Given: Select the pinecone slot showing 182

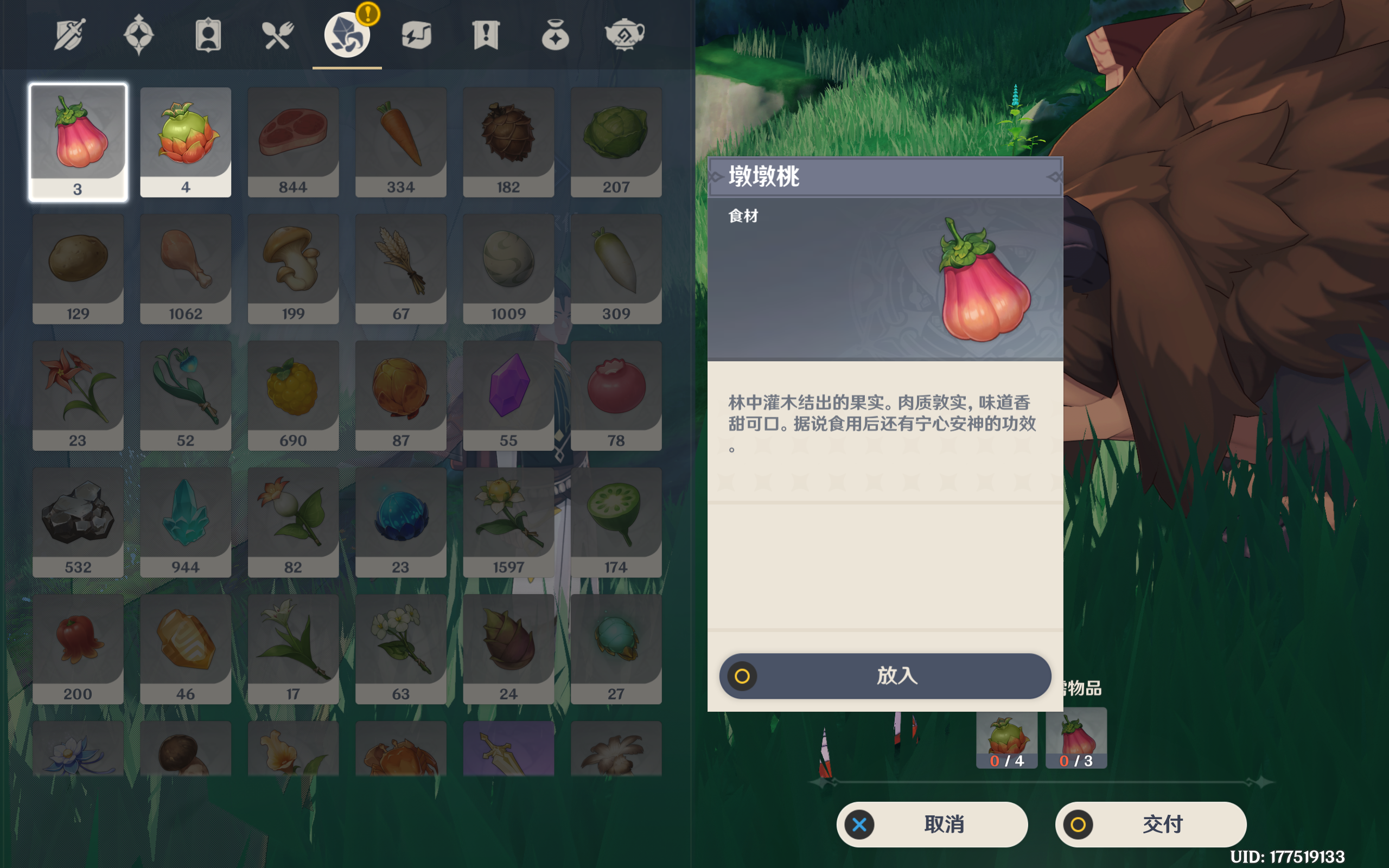Looking at the screenshot, I should tap(508, 142).
